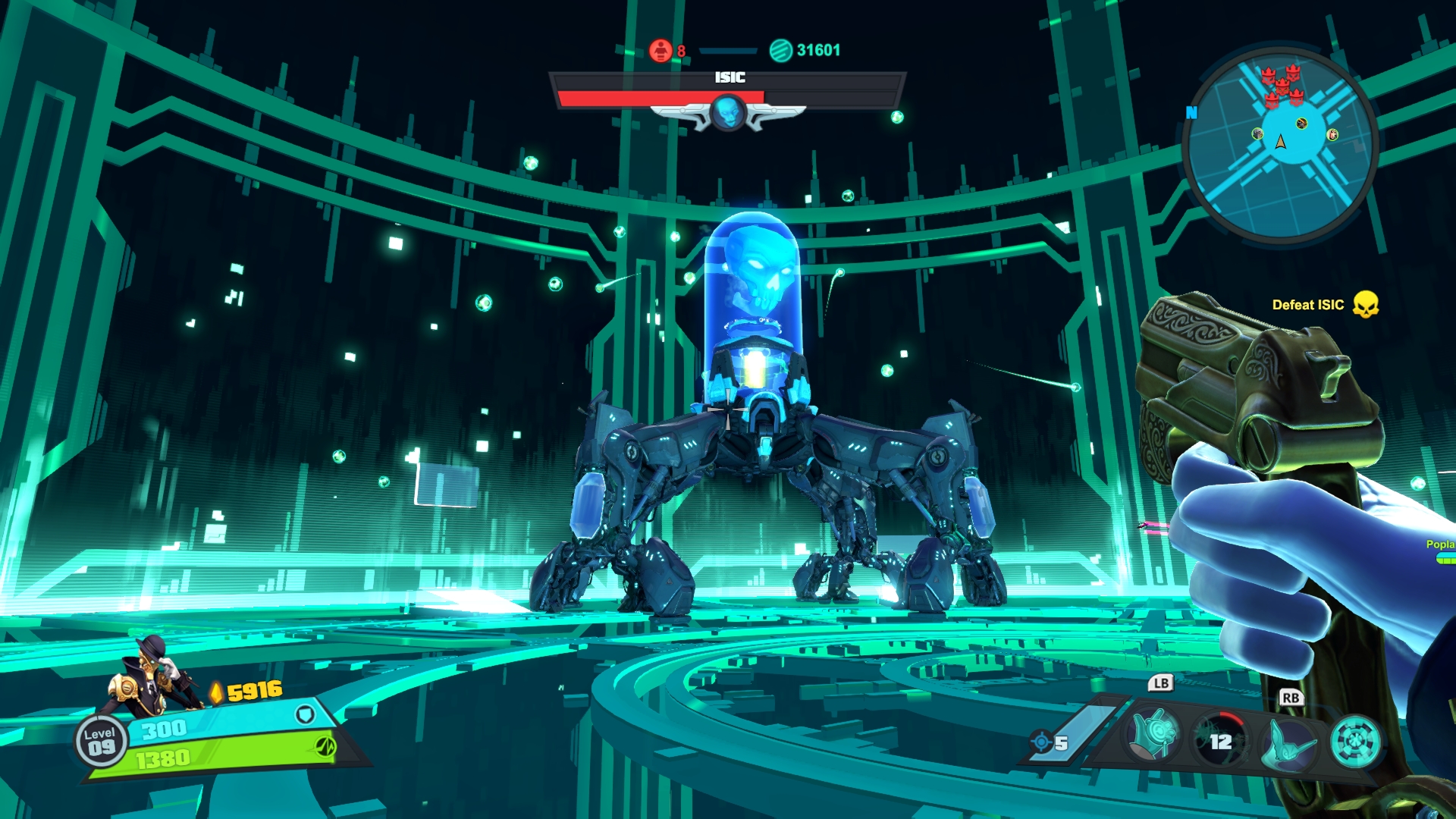Screen dimensions: 1456x819
Task: Click the circular minimap
Action: click(x=1280, y=145)
